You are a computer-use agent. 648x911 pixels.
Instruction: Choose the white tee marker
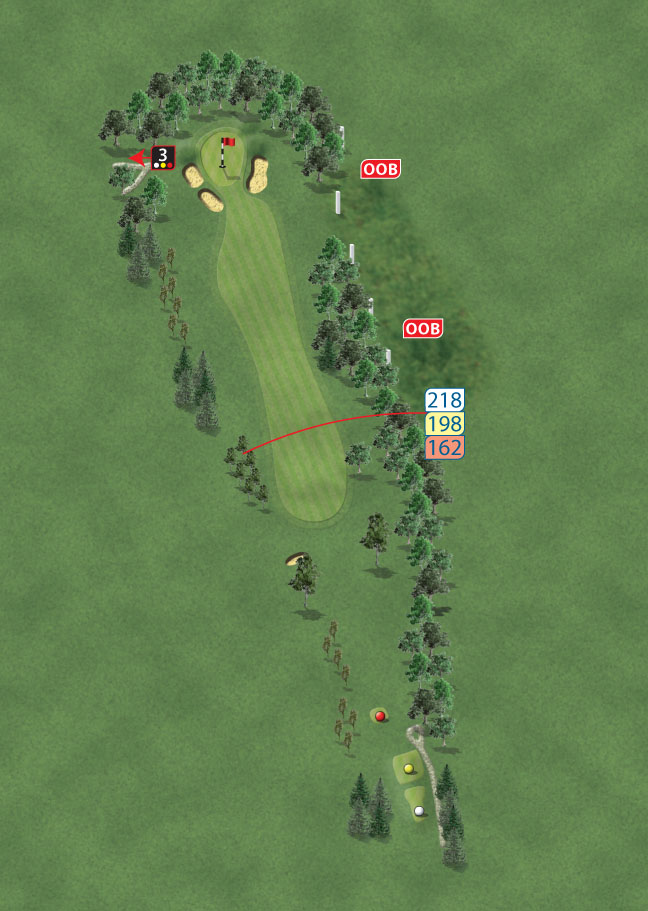click(419, 810)
